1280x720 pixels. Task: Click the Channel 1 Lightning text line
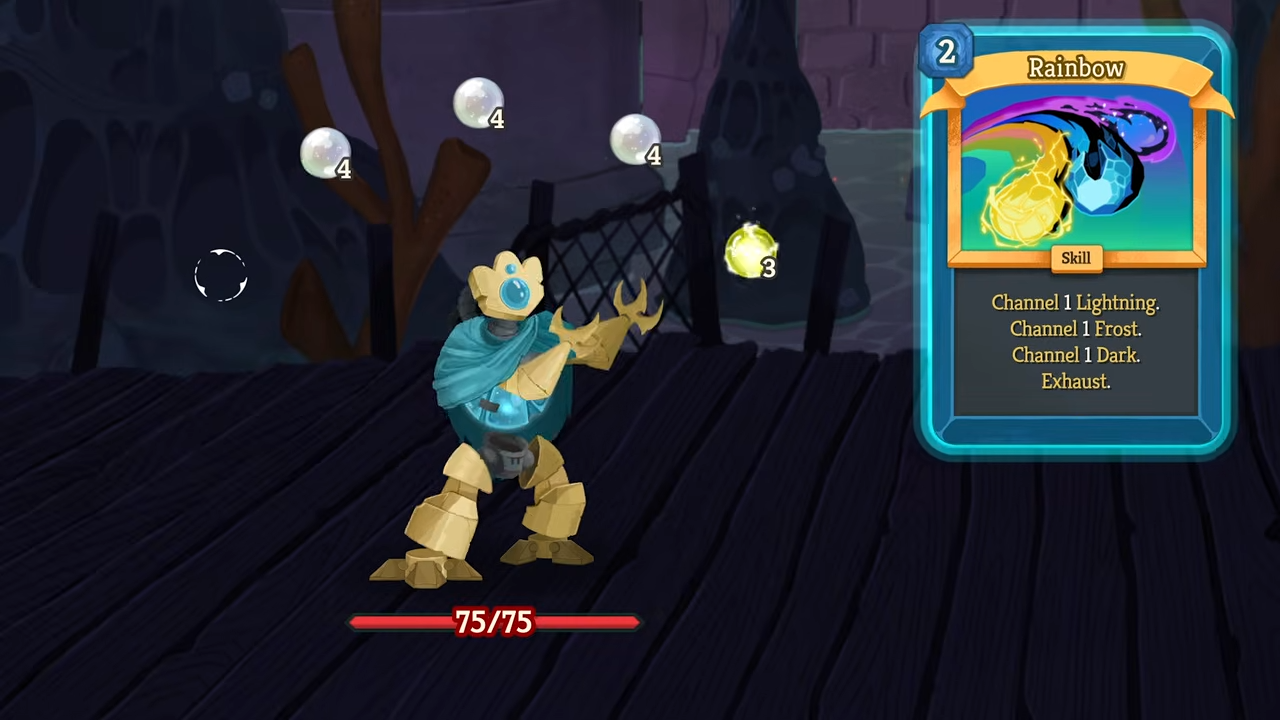1075,302
